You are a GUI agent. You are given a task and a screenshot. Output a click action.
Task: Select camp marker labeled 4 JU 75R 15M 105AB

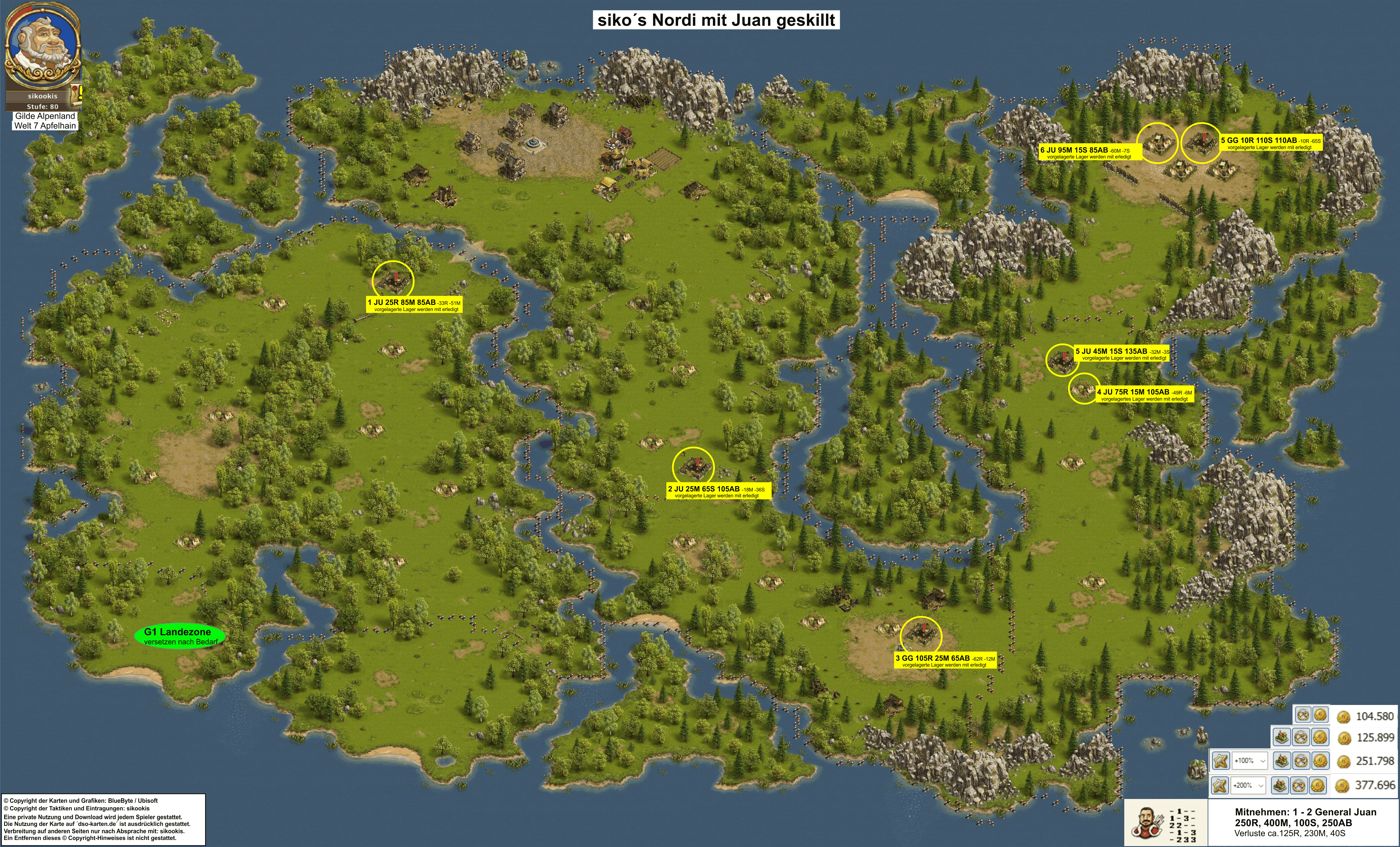point(1084,389)
